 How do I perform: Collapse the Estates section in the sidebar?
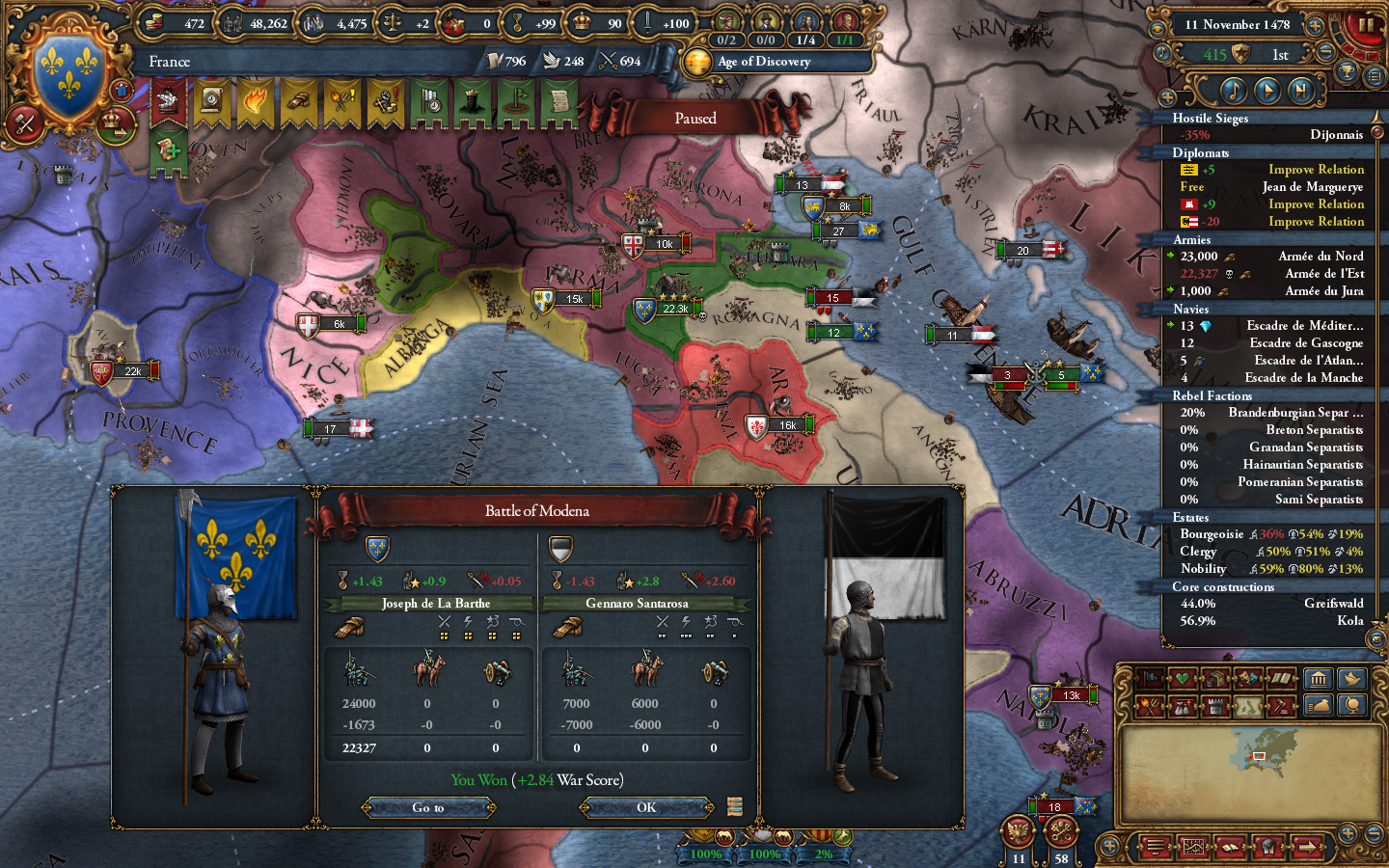point(1194,517)
